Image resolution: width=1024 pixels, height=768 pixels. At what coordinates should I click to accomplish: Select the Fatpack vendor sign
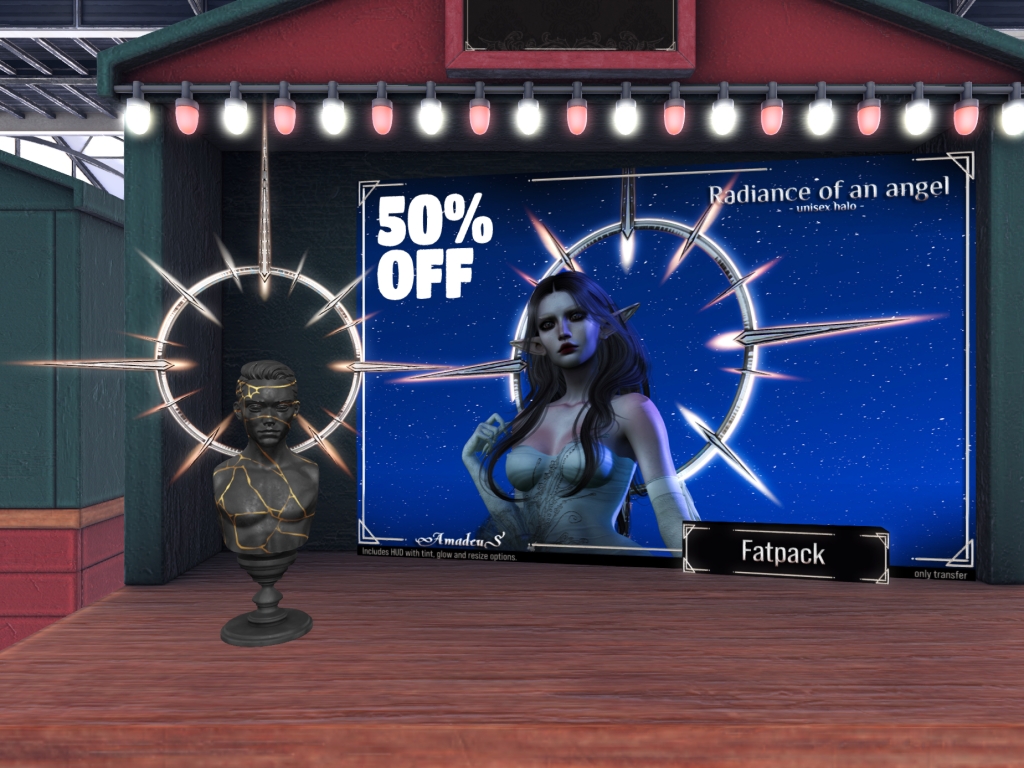pyautogui.click(x=784, y=552)
